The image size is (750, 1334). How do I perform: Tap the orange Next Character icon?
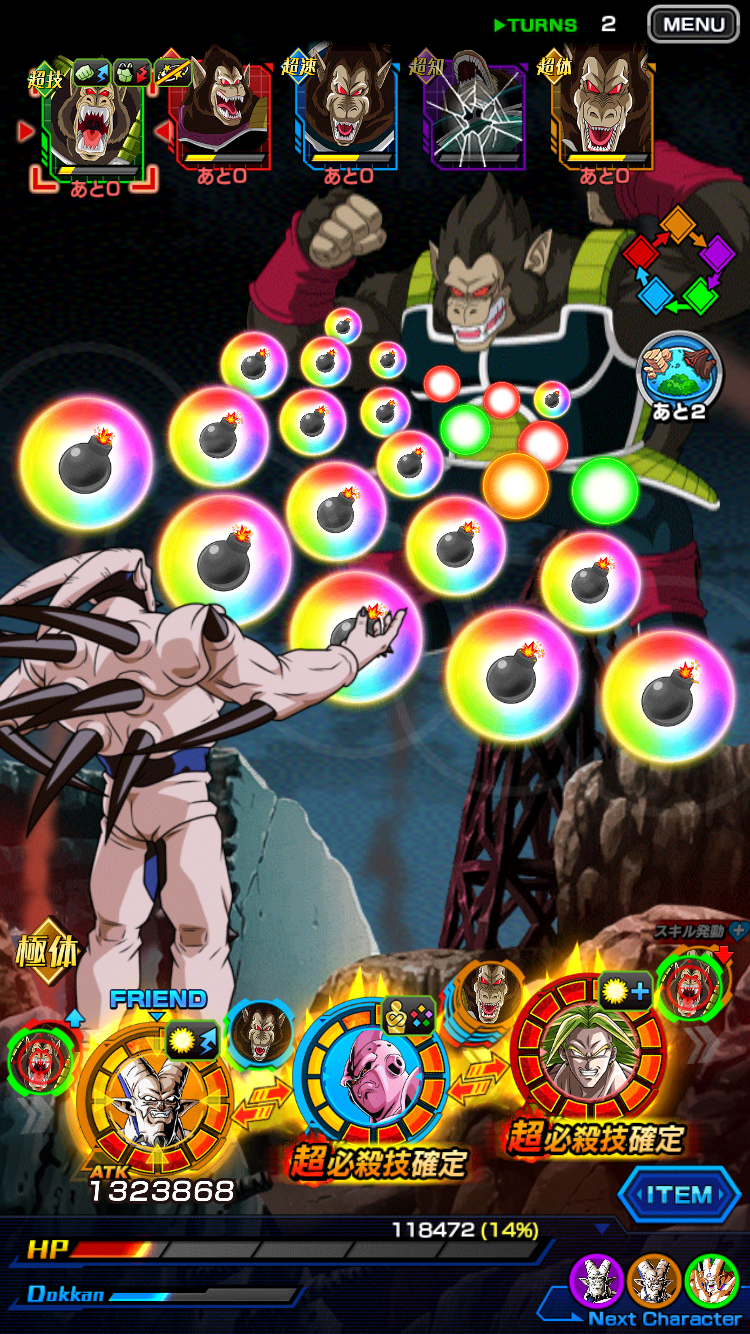click(654, 1281)
